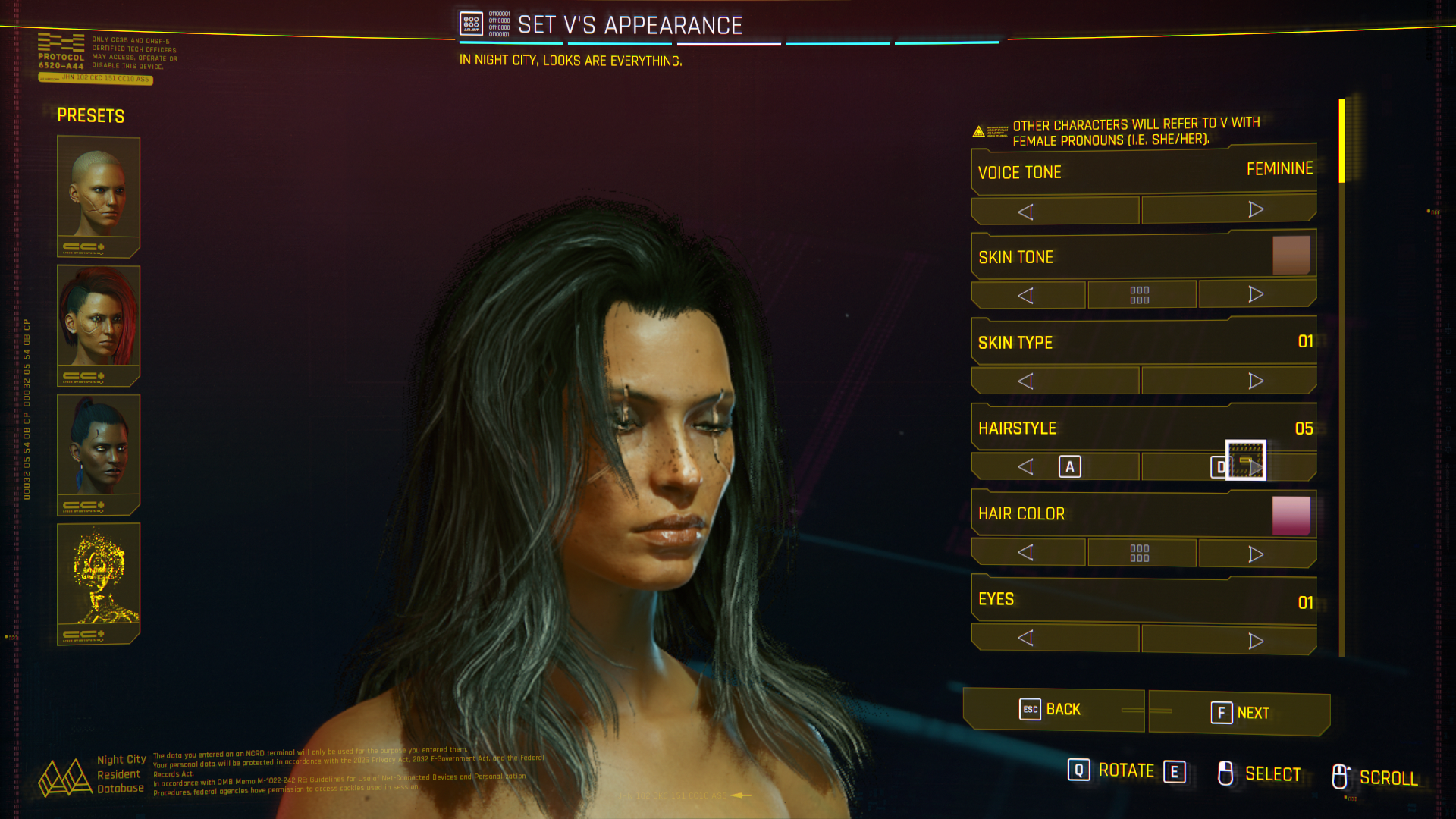Cycle Skin Tone to next shade
Viewport: 1456px width, 819px height.
pyautogui.click(x=1257, y=294)
